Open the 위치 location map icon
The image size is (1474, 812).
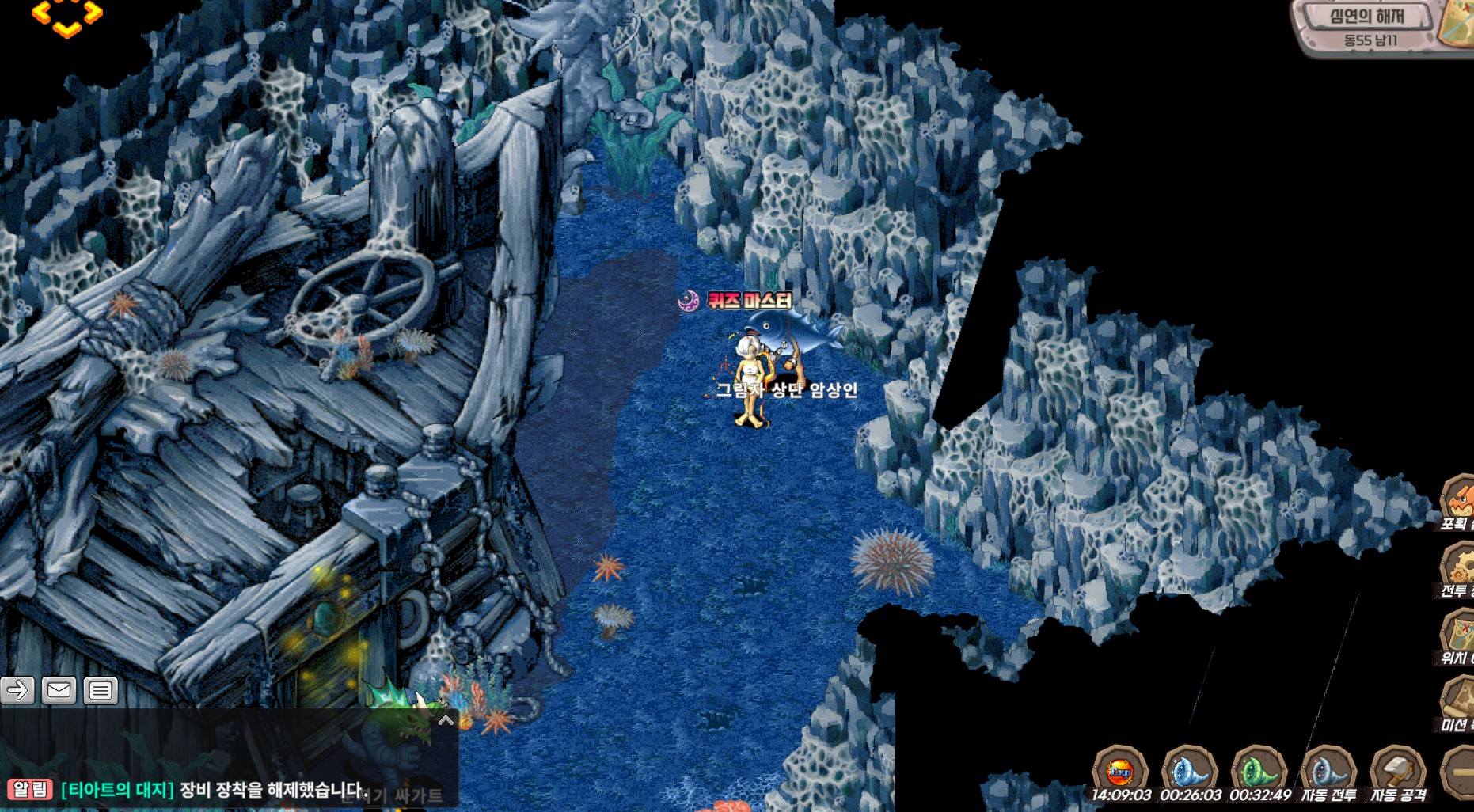tap(1458, 636)
